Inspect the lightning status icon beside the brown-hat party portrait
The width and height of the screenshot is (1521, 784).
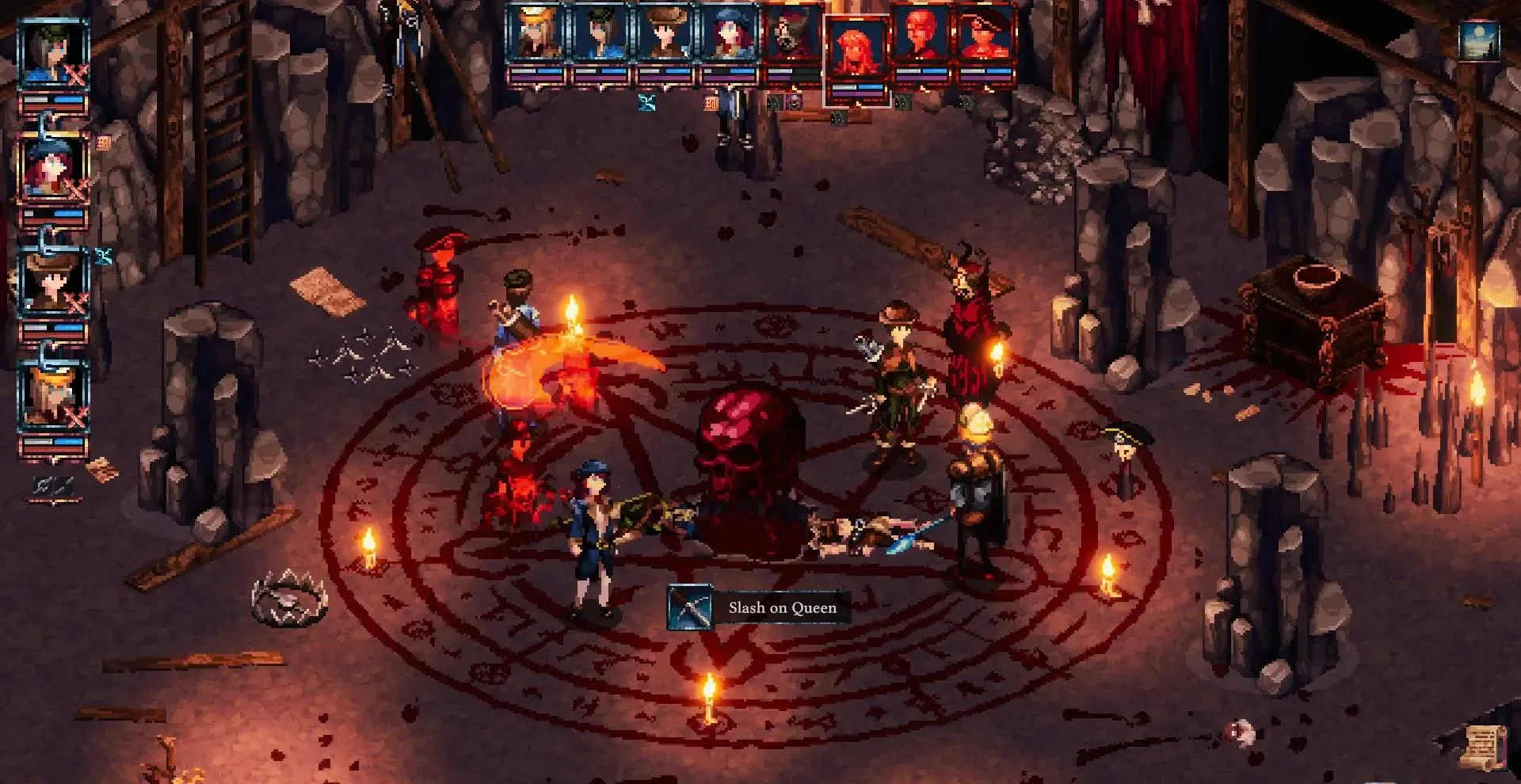coord(104,256)
